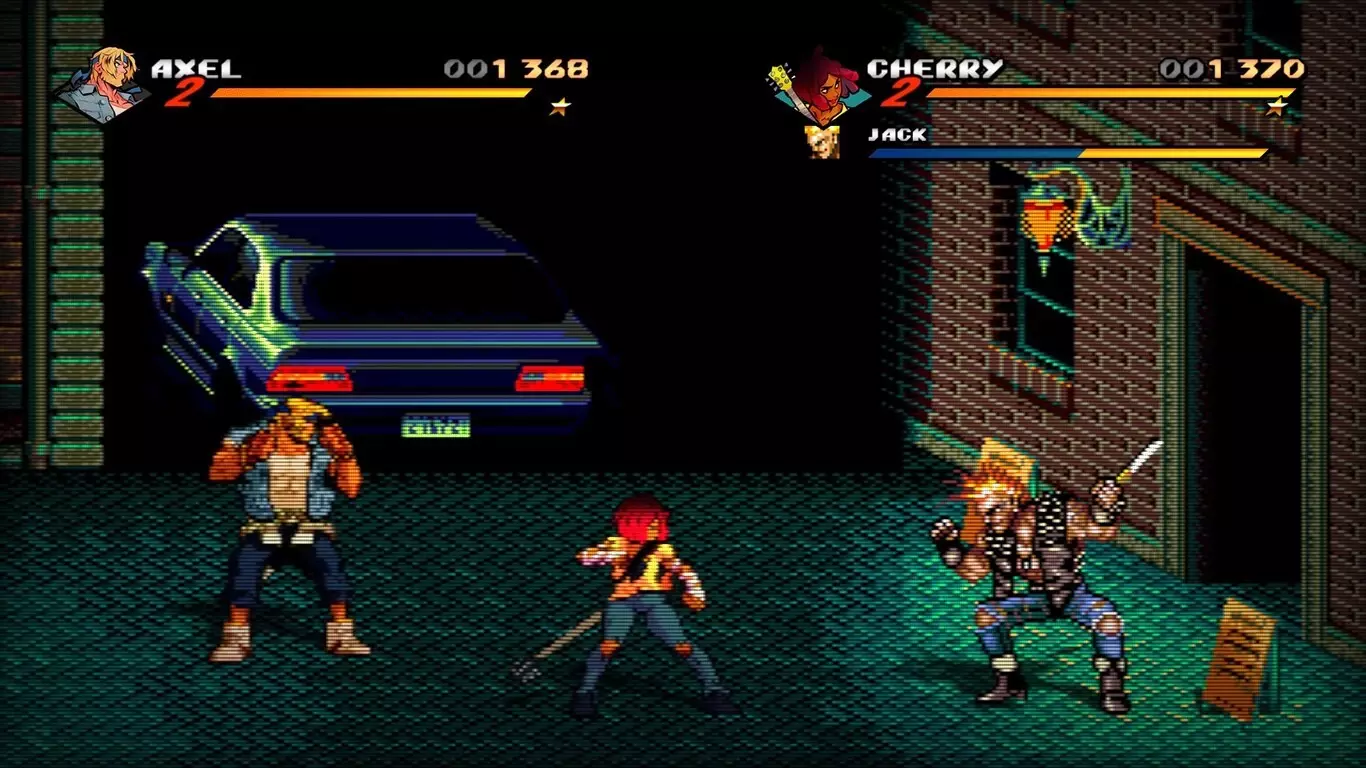This screenshot has width=1366, height=768.
Task: Click the star icon under Cherry's score
Action: point(1276,106)
